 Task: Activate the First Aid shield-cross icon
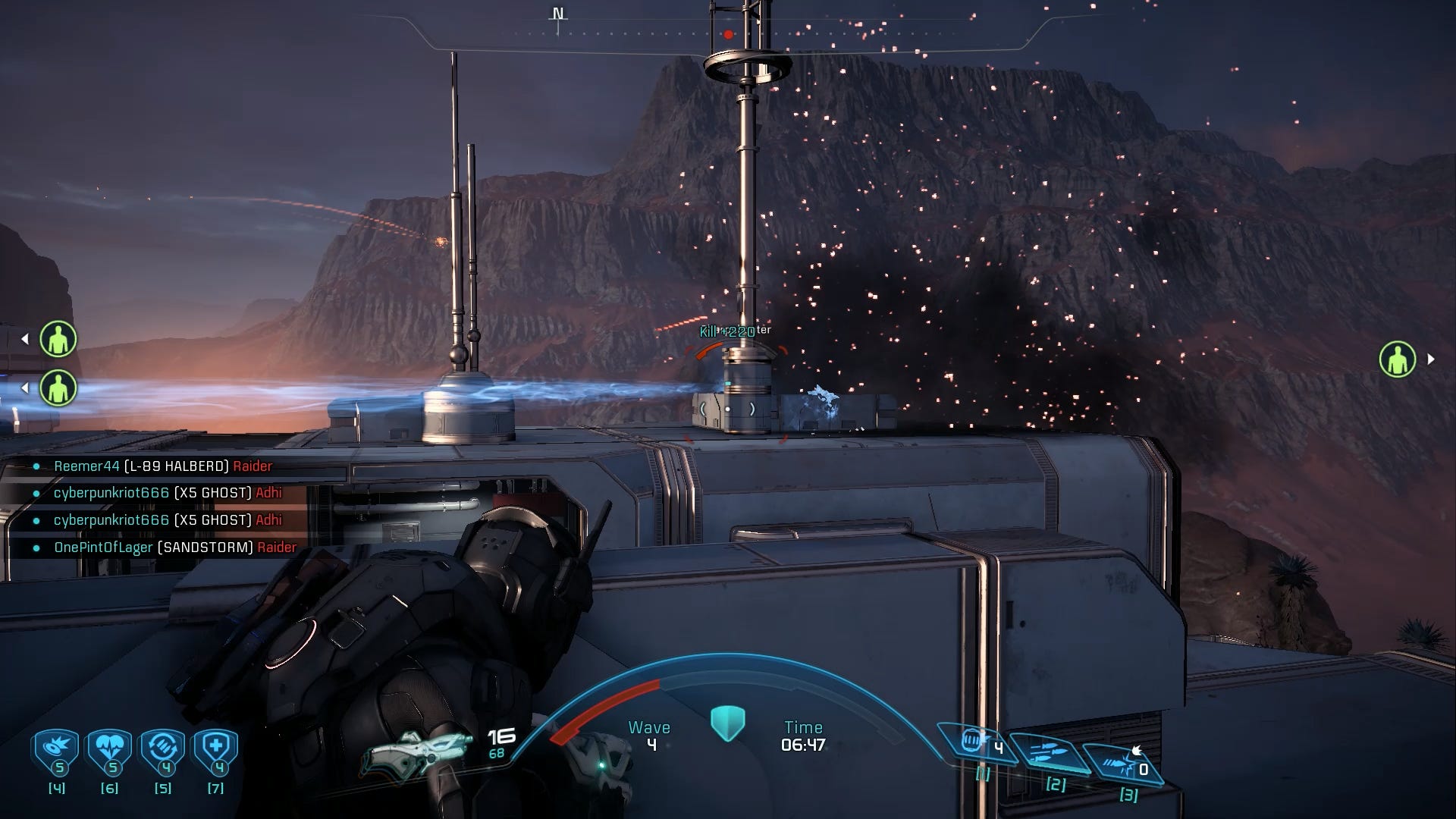[x=216, y=749]
